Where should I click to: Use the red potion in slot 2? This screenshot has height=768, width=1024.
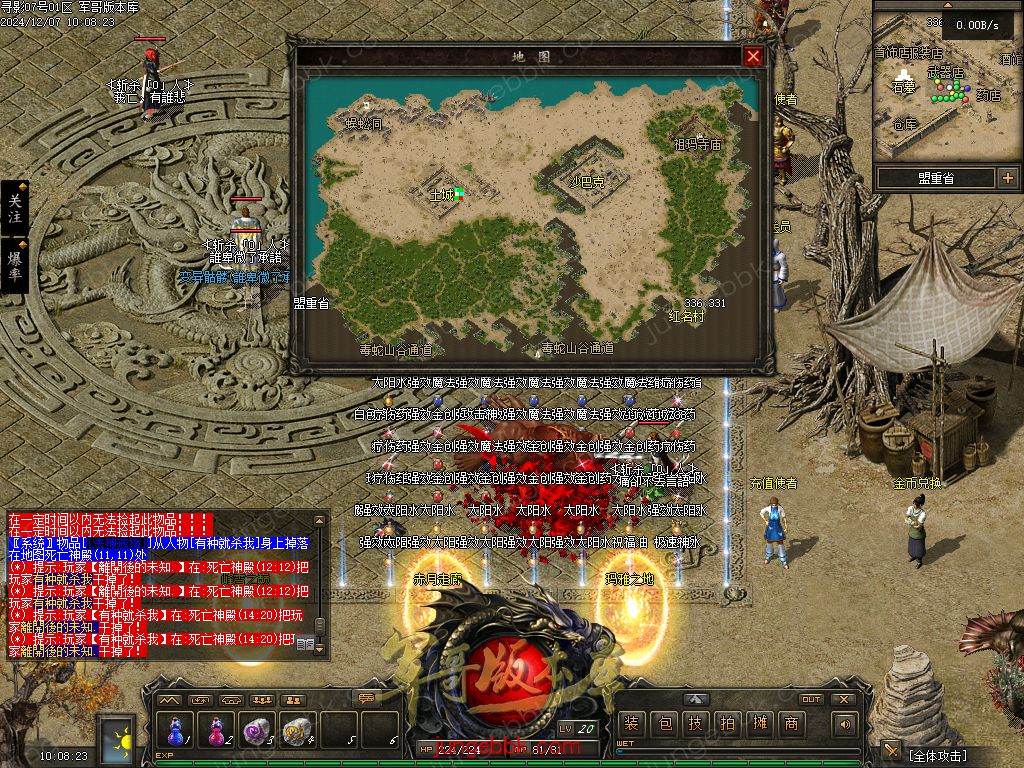tap(216, 729)
